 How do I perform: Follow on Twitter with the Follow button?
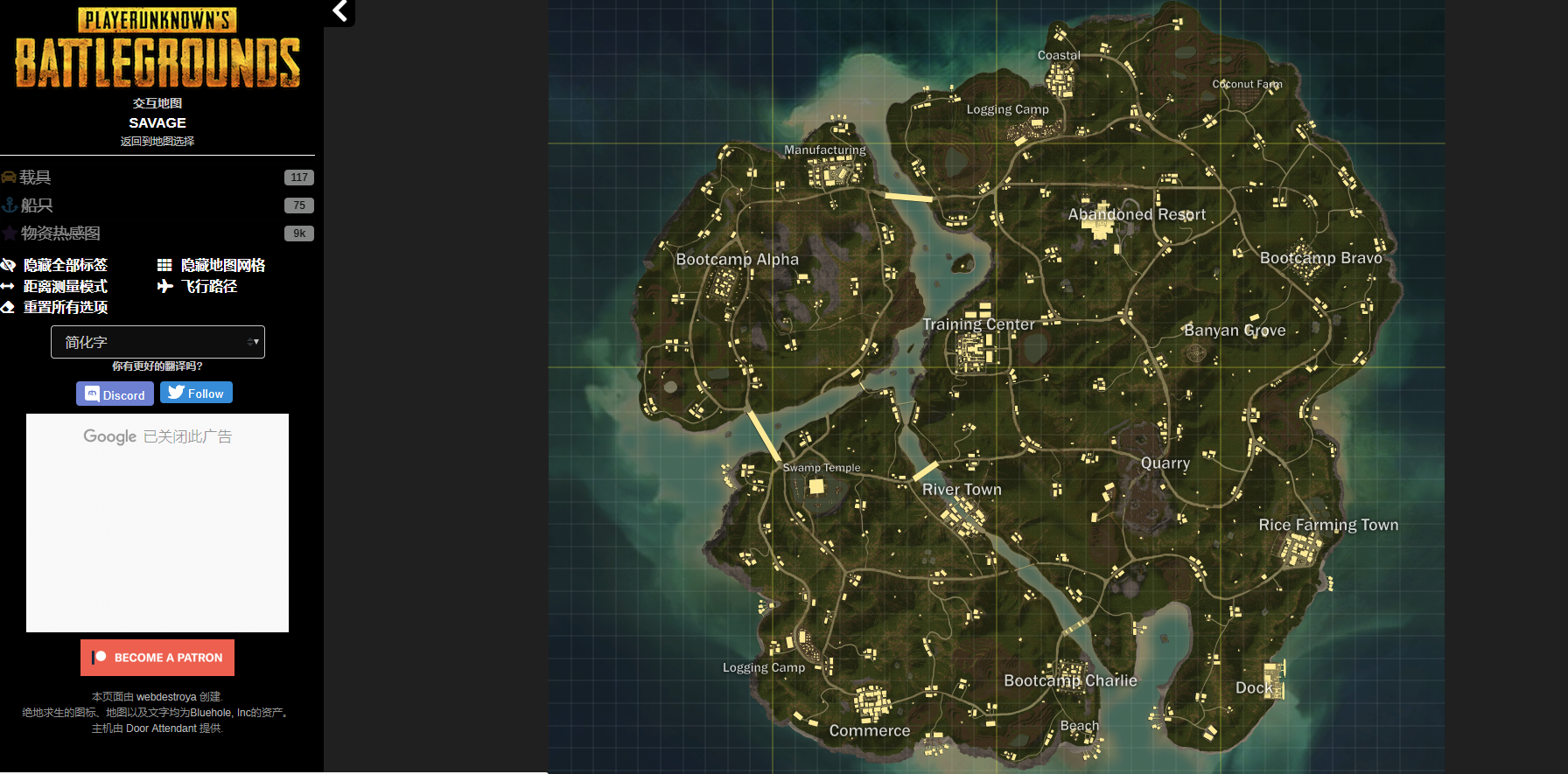click(x=195, y=392)
